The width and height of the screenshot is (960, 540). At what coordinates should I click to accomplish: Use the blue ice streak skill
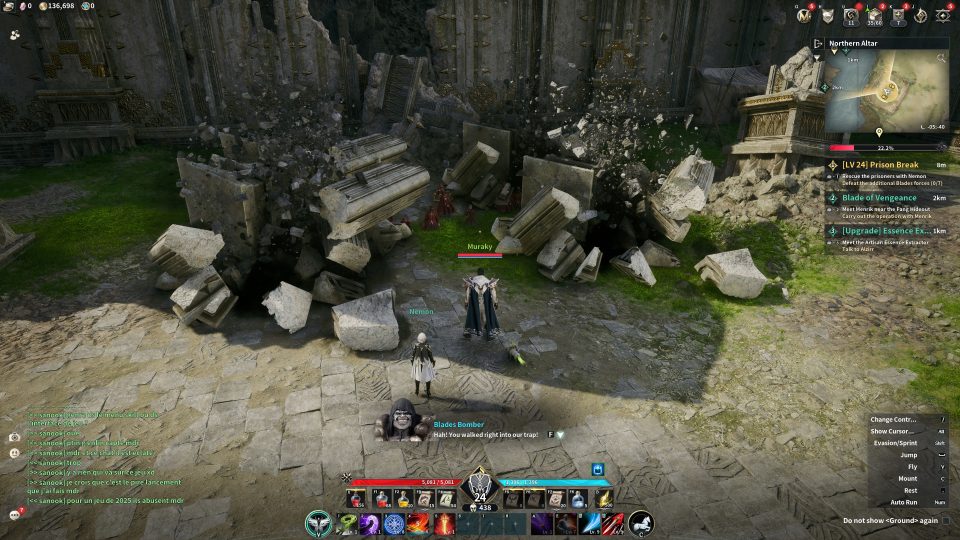coord(590,523)
